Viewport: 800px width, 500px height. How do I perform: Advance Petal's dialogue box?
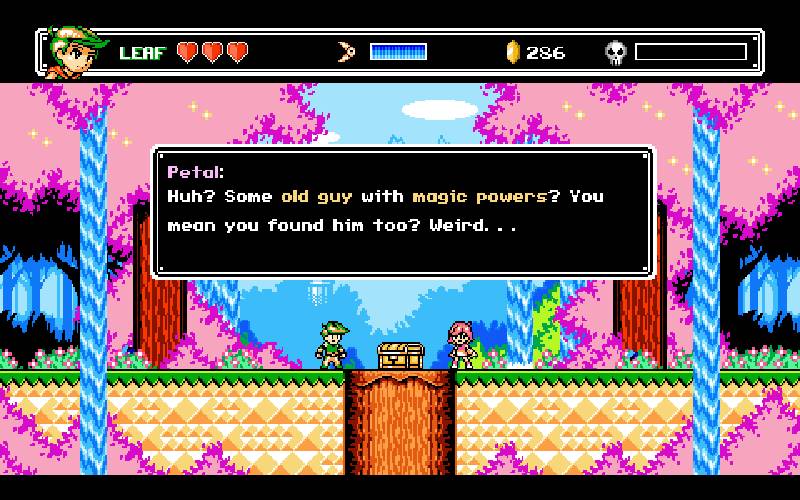[x=403, y=211]
